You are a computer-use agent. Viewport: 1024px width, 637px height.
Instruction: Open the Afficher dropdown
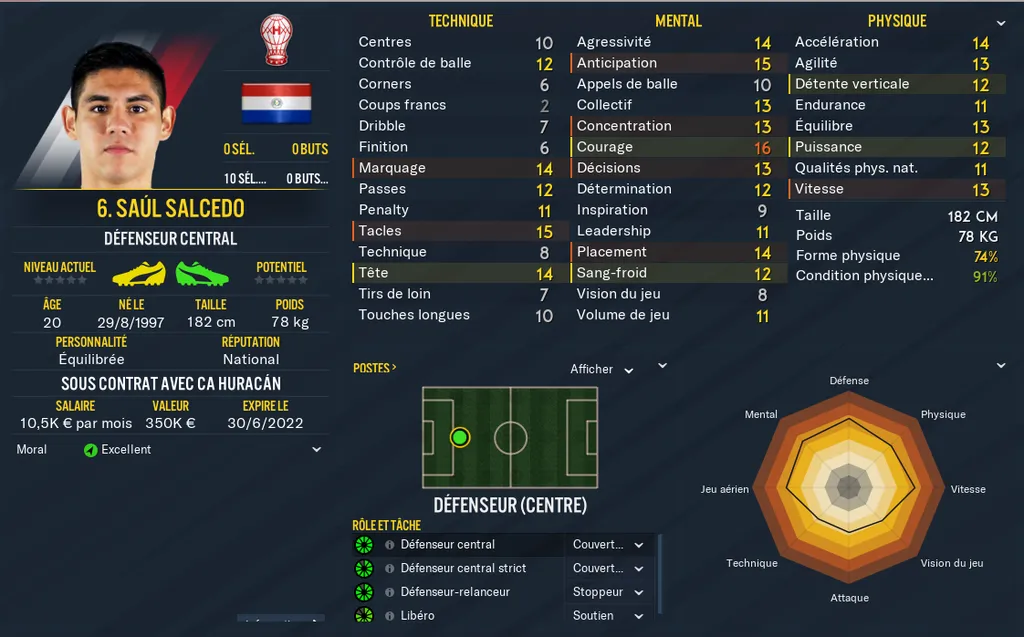point(601,370)
